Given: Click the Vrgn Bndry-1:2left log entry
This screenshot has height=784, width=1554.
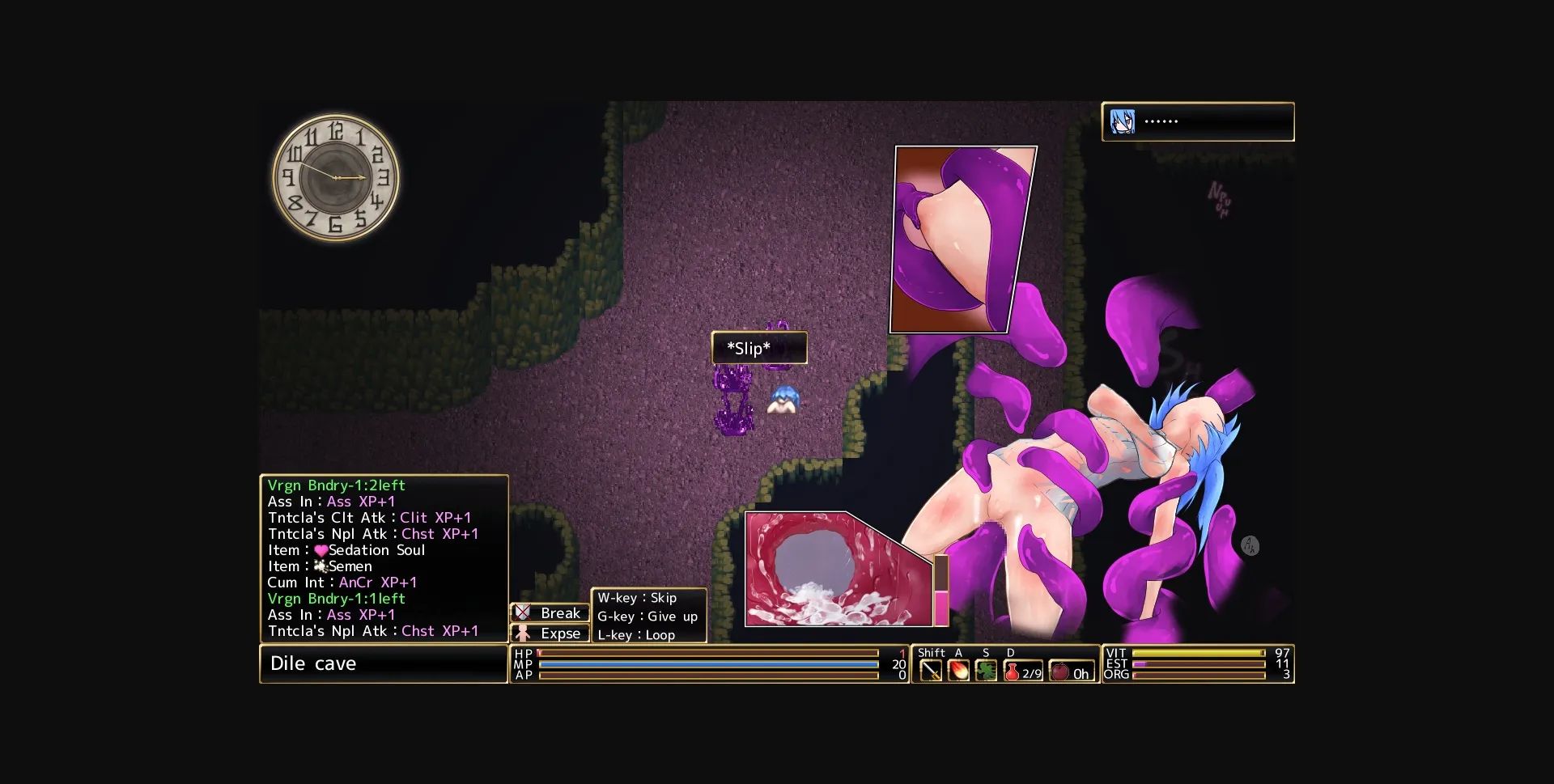Looking at the screenshot, I should click(x=336, y=485).
